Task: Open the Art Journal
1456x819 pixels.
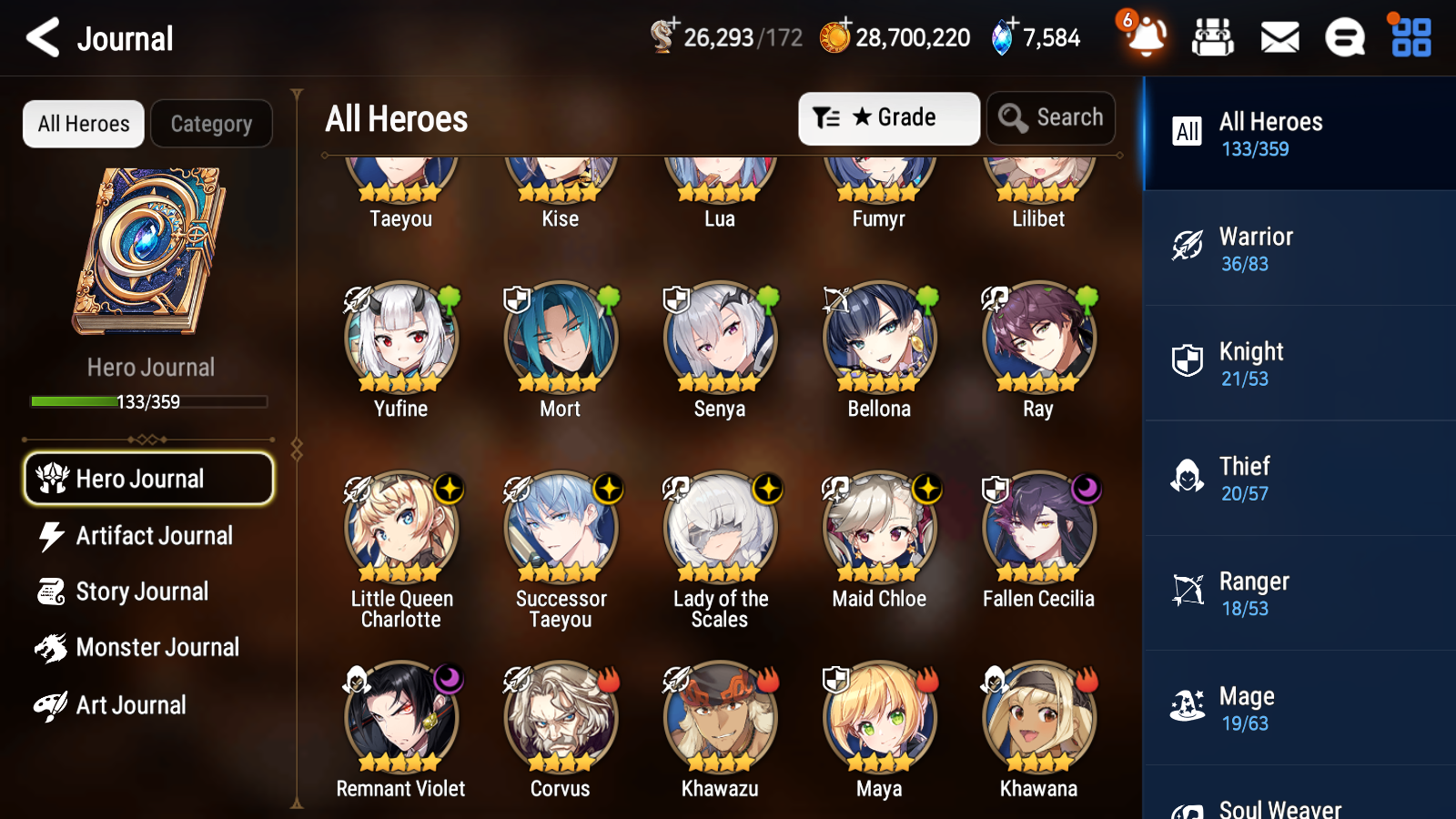Action: click(x=131, y=705)
